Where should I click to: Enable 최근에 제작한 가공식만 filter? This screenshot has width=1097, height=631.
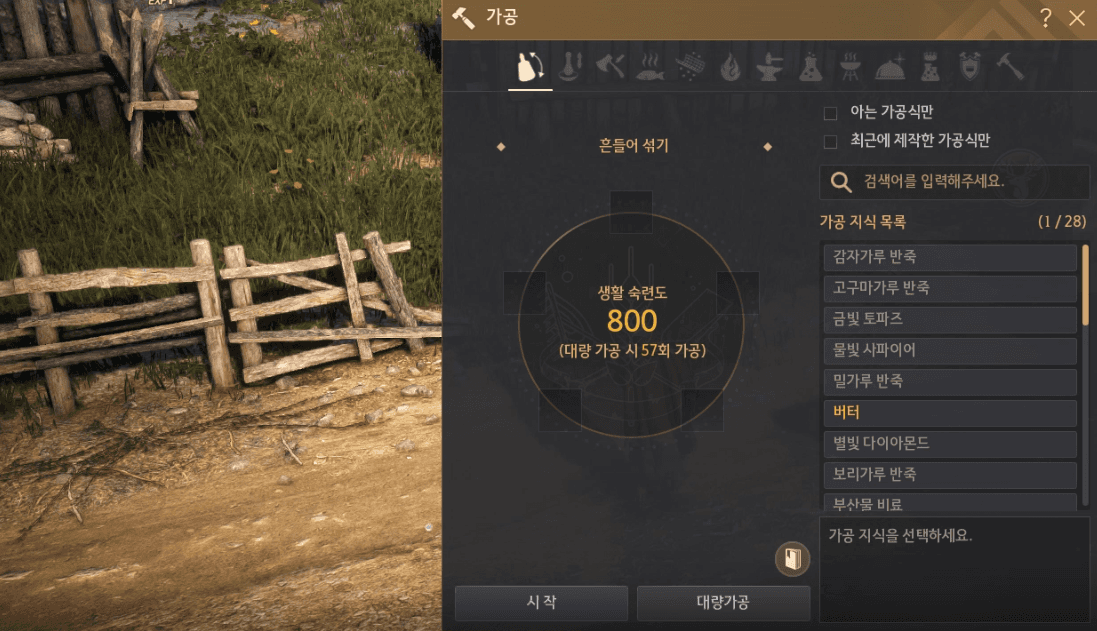coord(830,141)
